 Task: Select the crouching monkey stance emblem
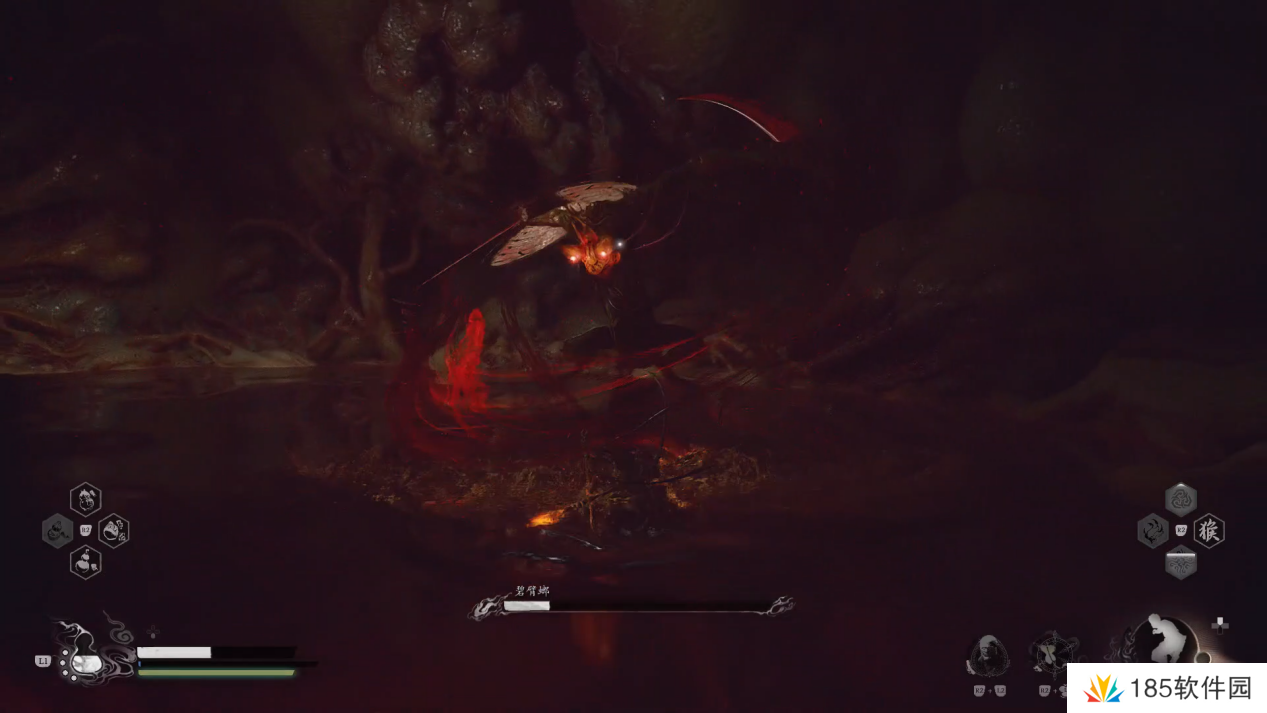tap(1166, 639)
